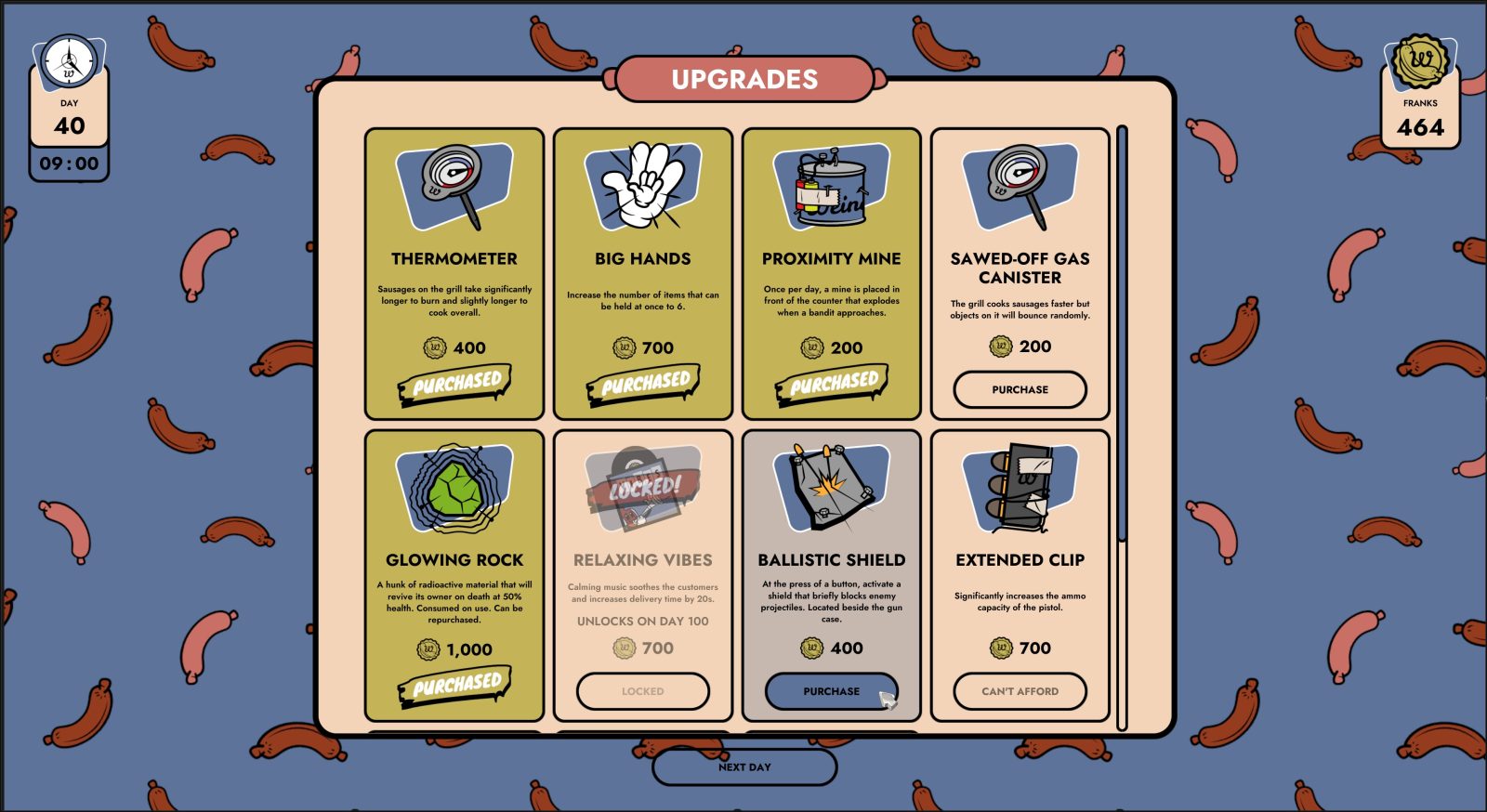The image size is (1487, 812).
Task: Click the greyed Can't Afford button
Action: point(1020,691)
